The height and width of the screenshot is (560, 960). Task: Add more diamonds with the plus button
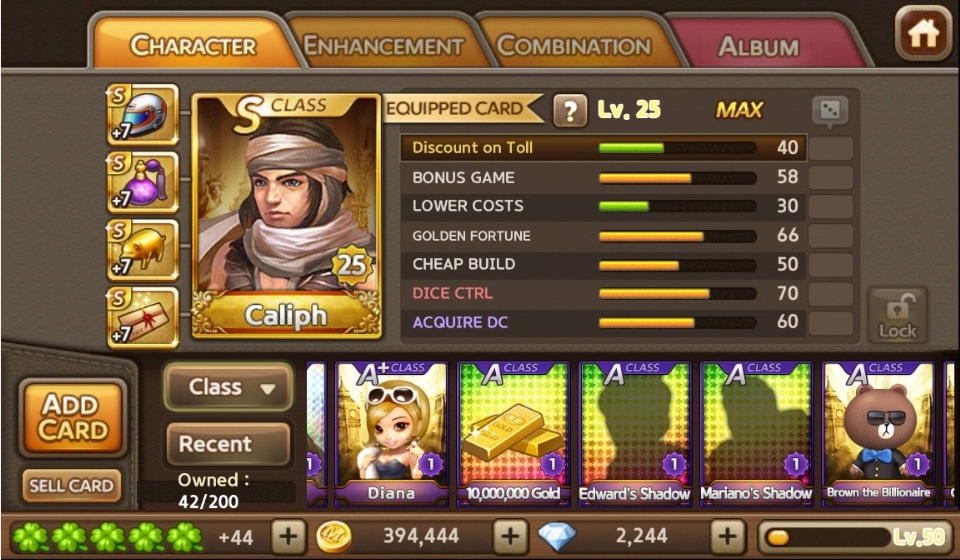click(726, 537)
